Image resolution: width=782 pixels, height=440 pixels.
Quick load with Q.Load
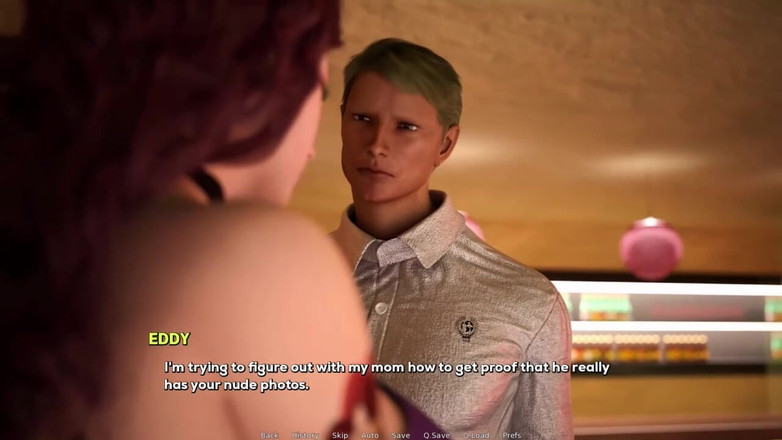click(476, 435)
